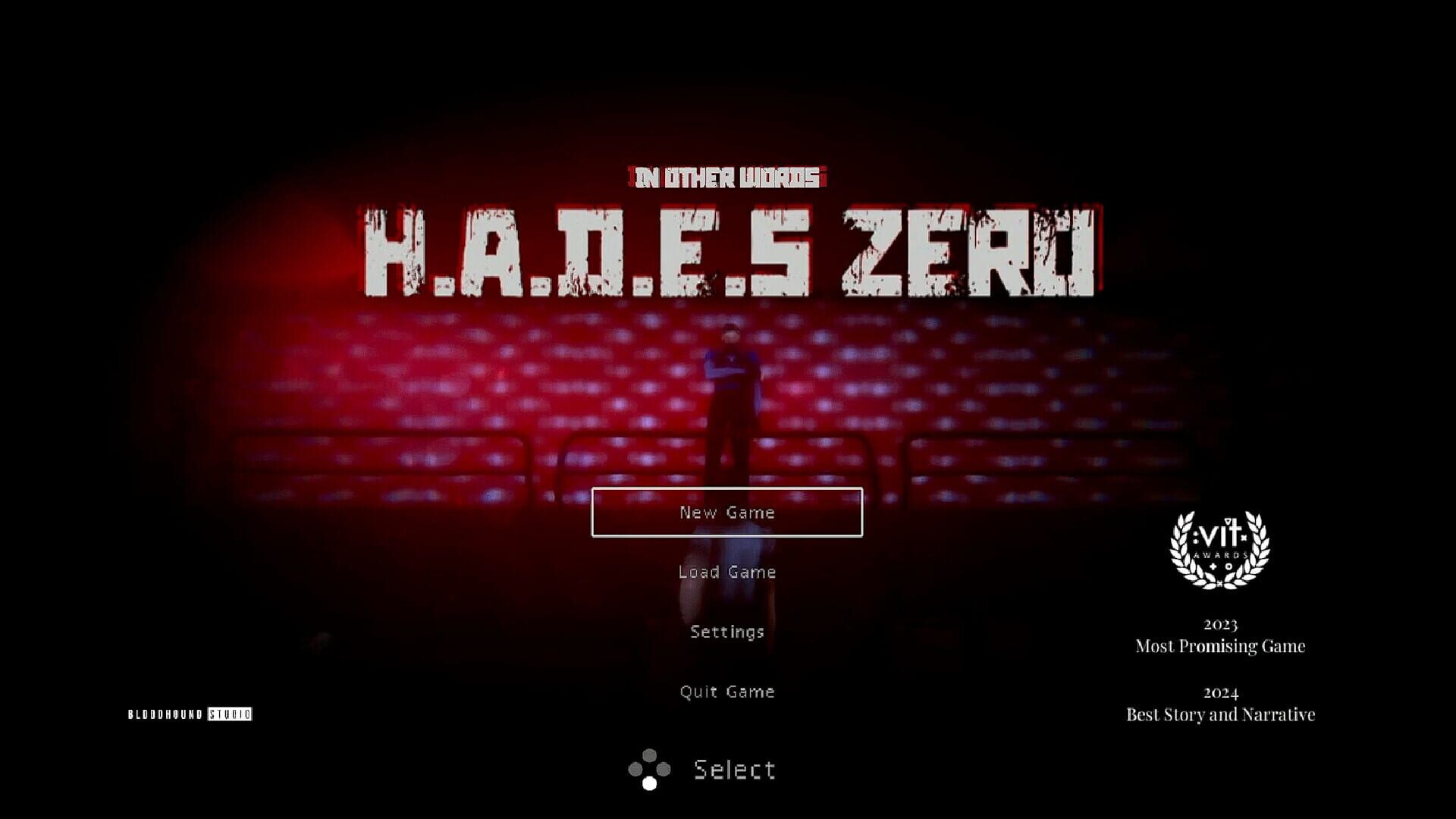Click the 2023 Most Promising Game credit
Screen dimensions: 1456x819
coord(1219,635)
